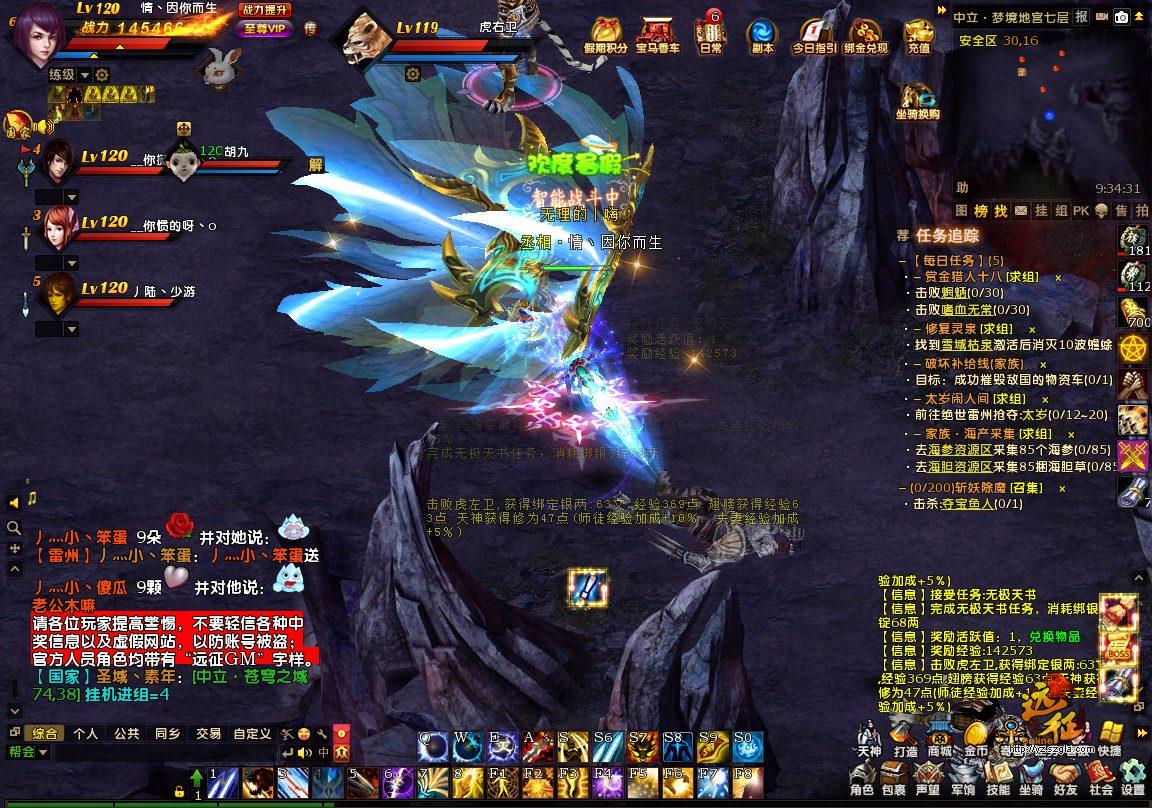
Task: Activate the skill in hotbar slot 1
Action: 224,781
